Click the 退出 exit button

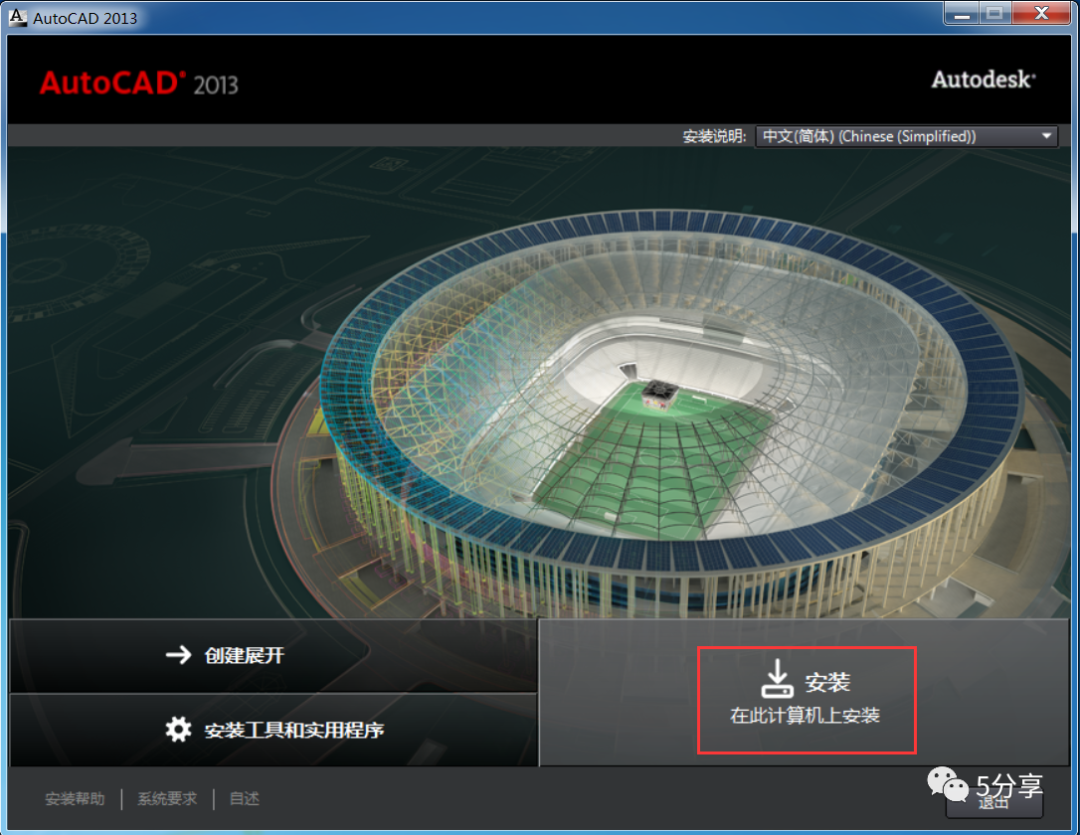[x=994, y=801]
